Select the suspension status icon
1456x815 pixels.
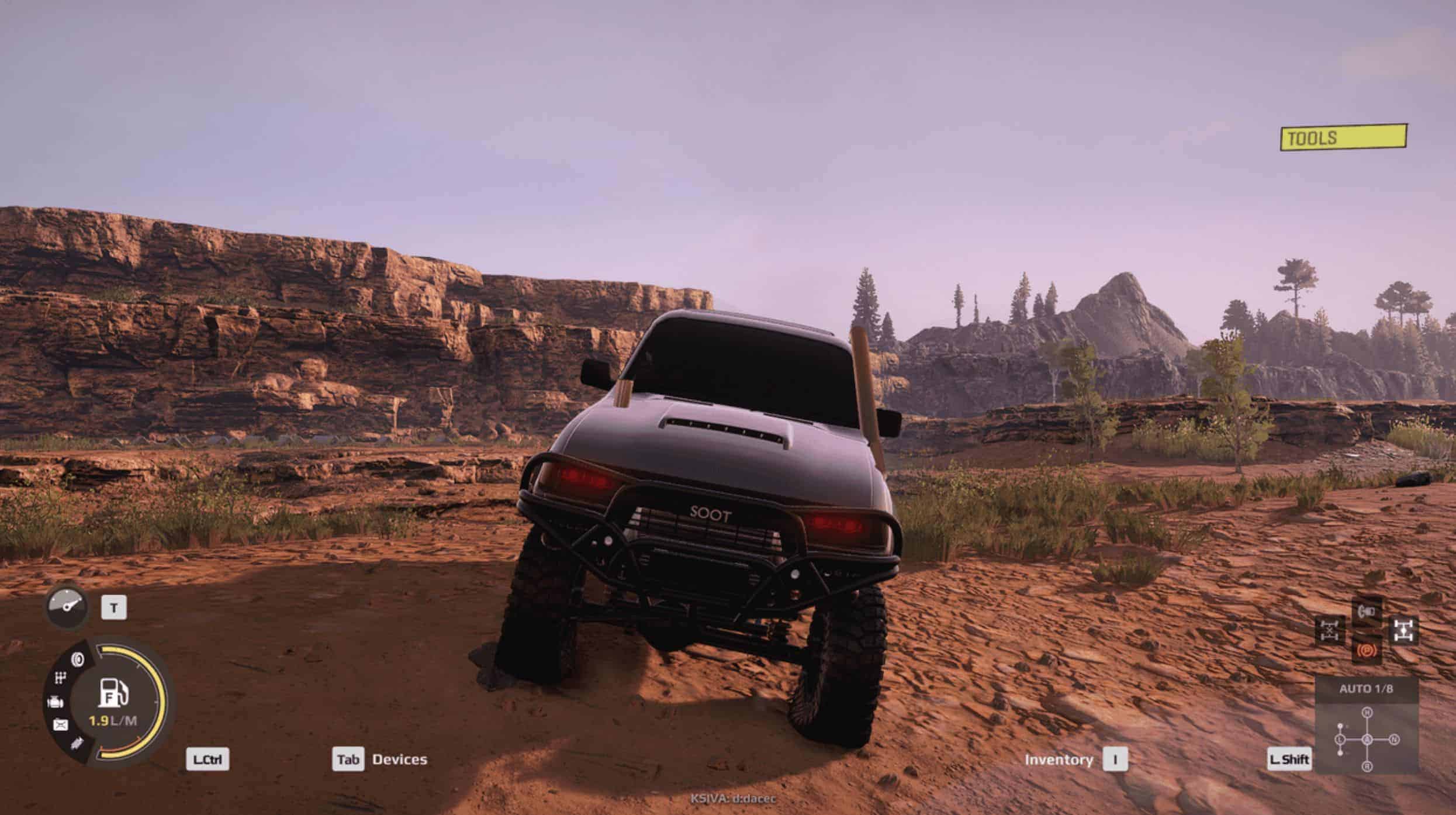(76, 744)
